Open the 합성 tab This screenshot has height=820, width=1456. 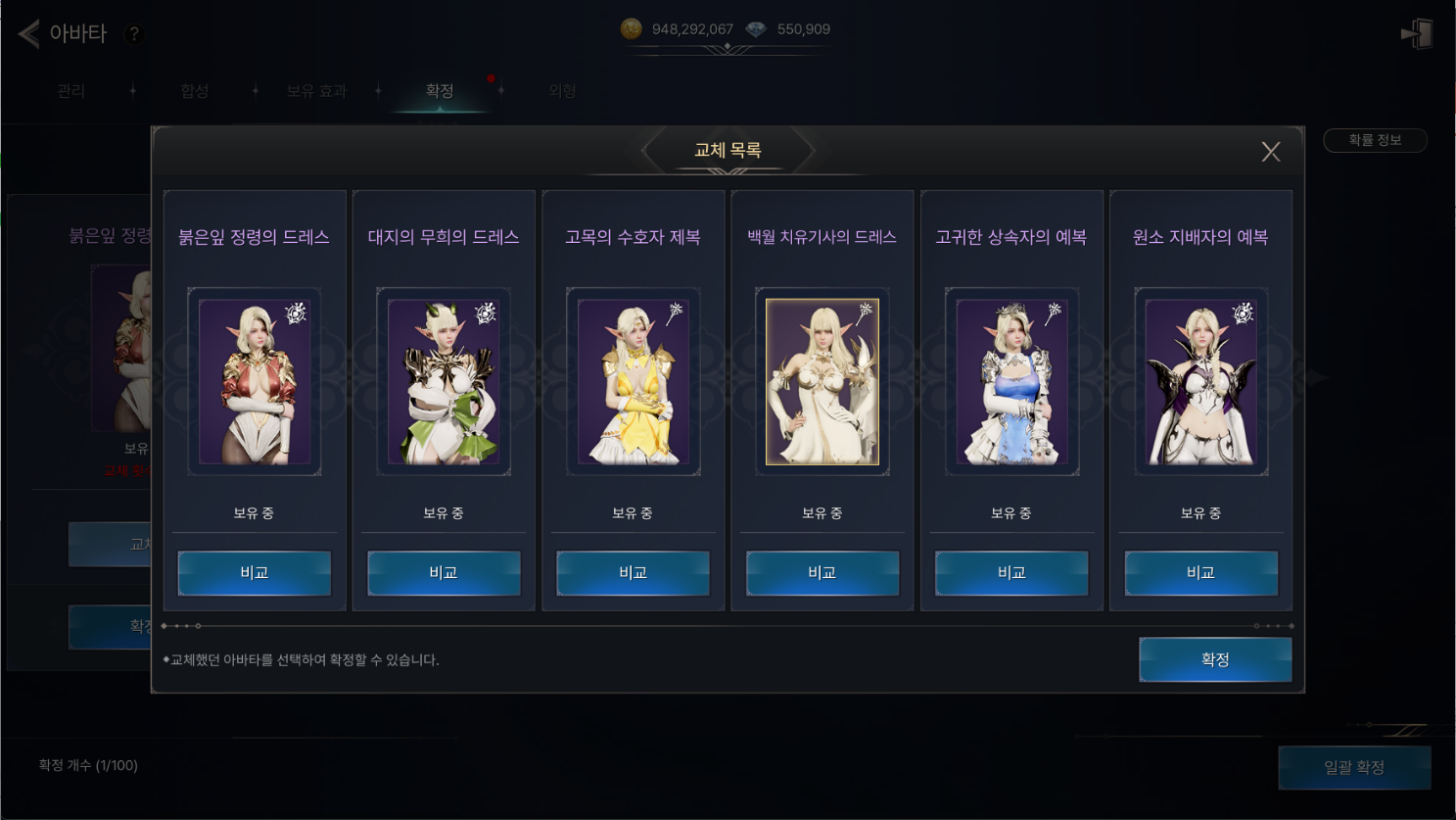(x=194, y=91)
